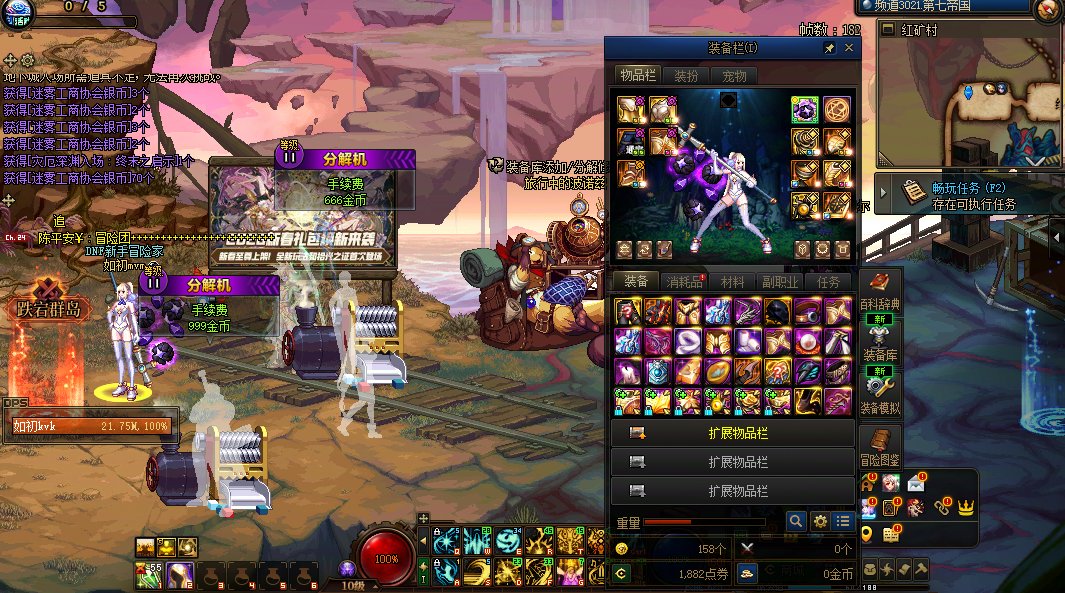The height and width of the screenshot is (593, 1065).
Task: Show the 任务 quest items tab
Action: pyautogui.click(x=829, y=282)
